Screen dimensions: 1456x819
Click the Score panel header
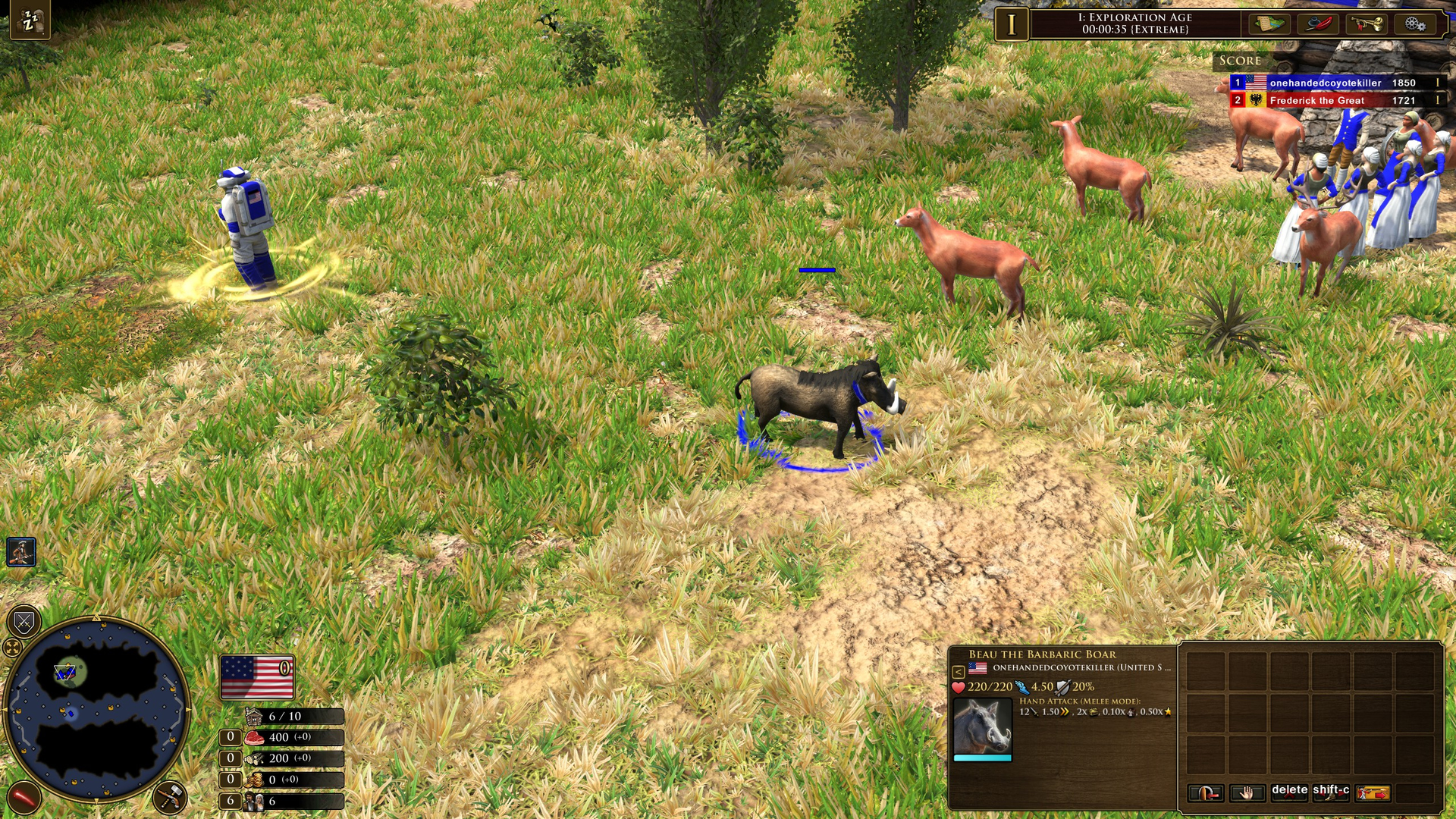coord(1241,60)
